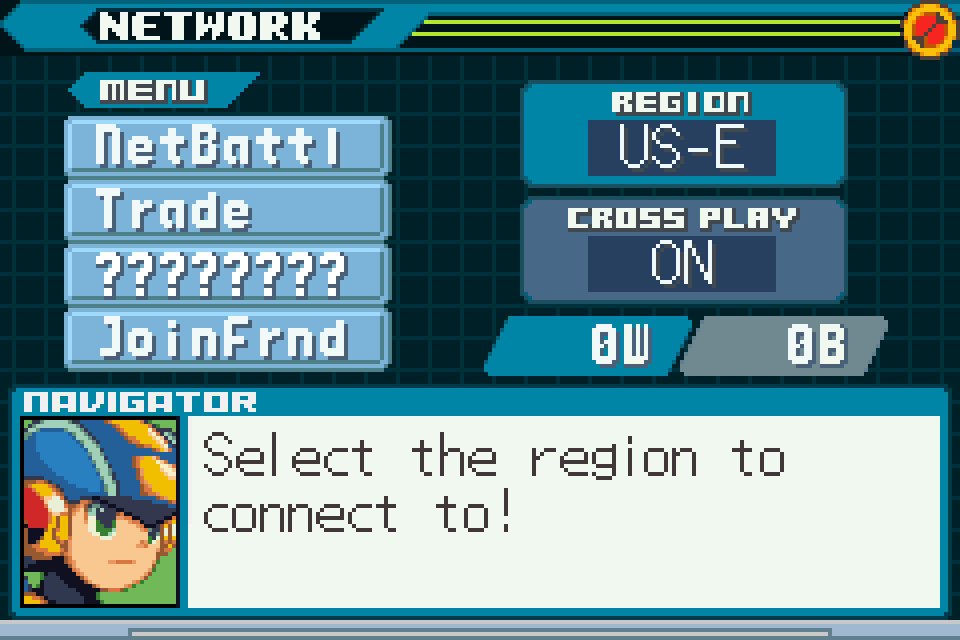Select the NetBattl menu entry

(225, 146)
